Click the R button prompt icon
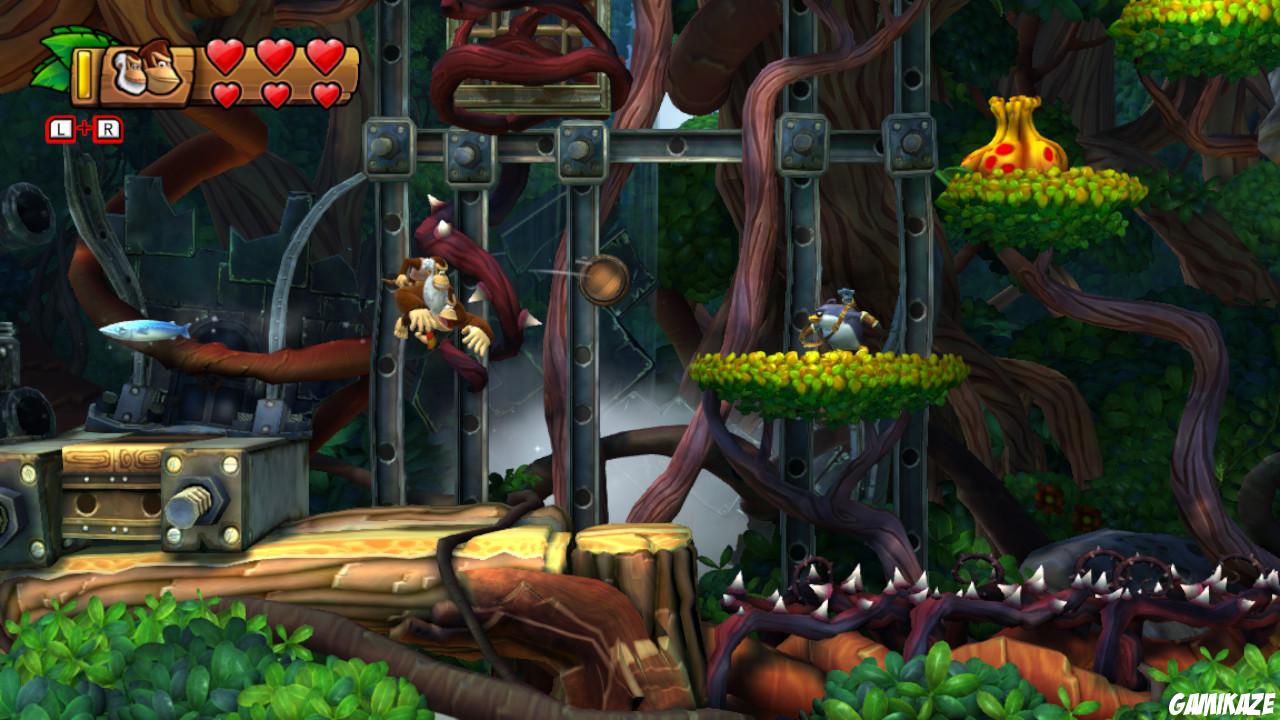The image size is (1280, 720). (110, 128)
